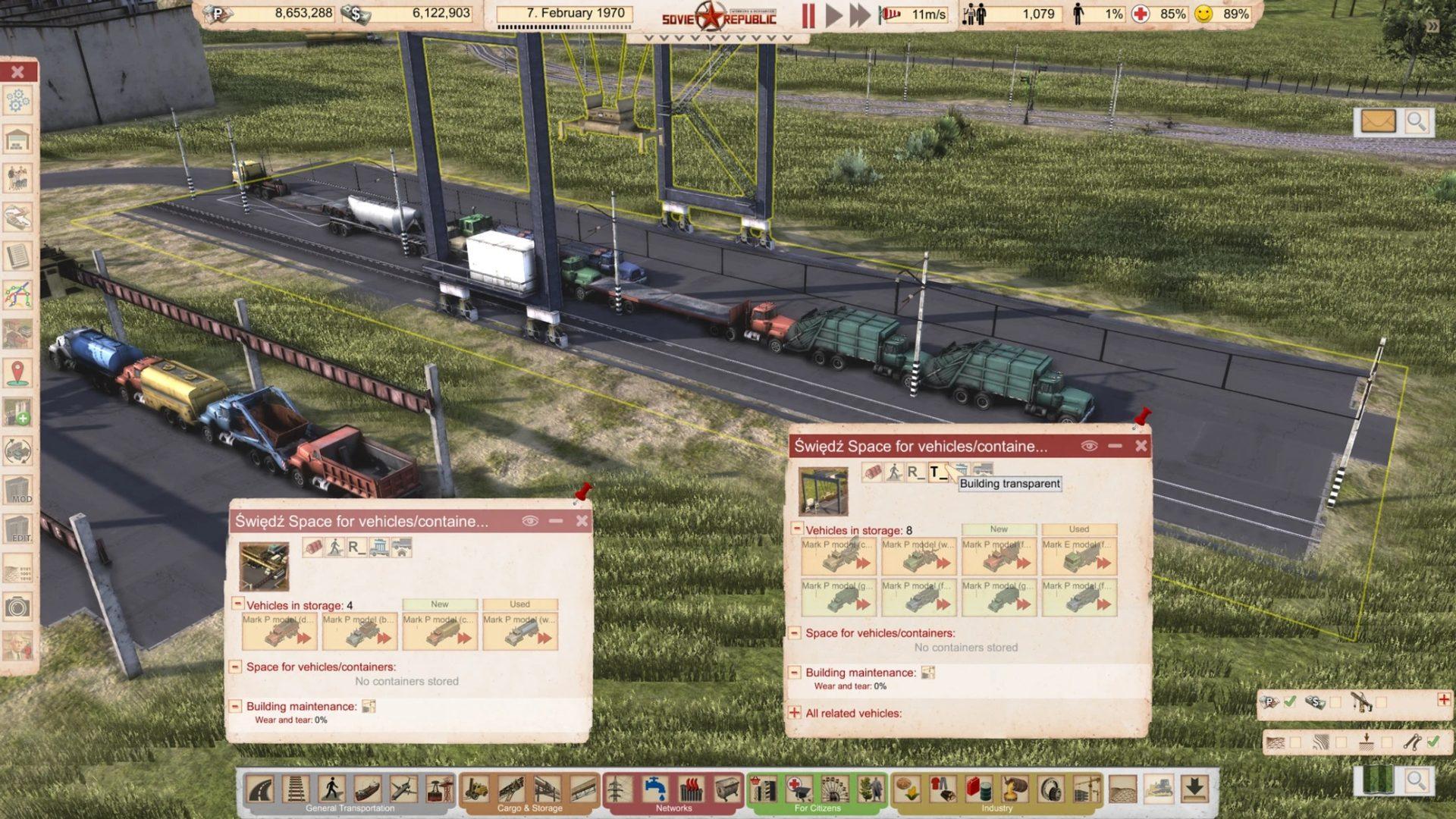Toggle the Building transparent T button
1456x819 pixels.
[938, 472]
